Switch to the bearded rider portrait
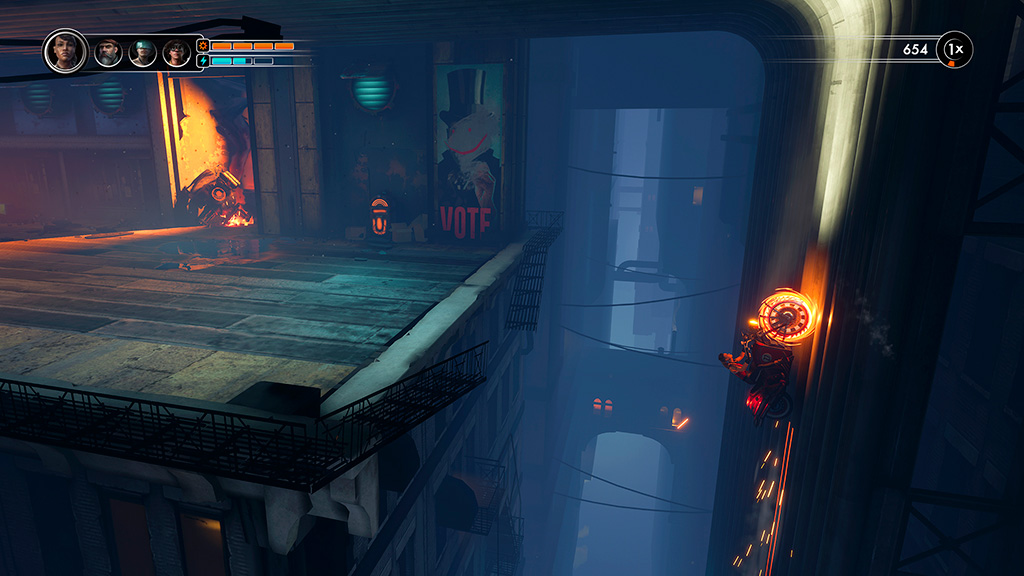This screenshot has width=1024, height=576. click(108, 52)
